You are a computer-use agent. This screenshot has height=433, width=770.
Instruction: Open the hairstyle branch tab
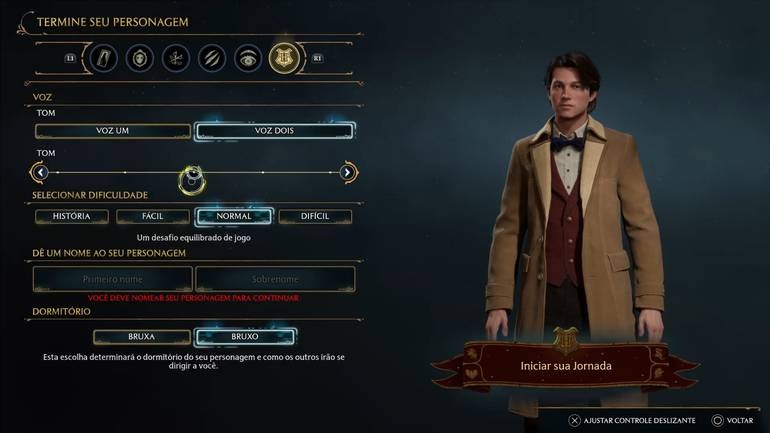point(176,59)
